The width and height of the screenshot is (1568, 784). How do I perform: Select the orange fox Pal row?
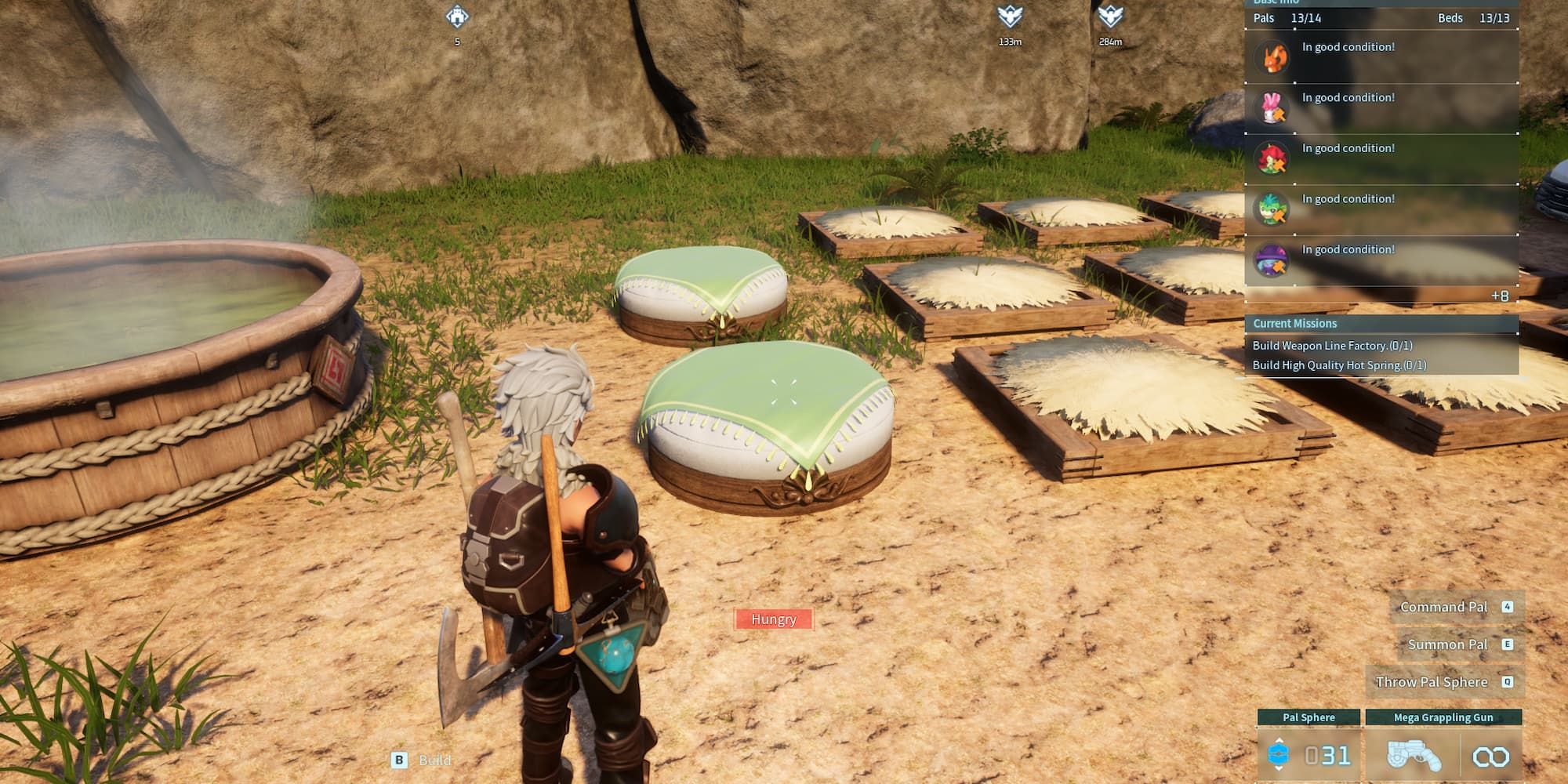click(1381, 56)
